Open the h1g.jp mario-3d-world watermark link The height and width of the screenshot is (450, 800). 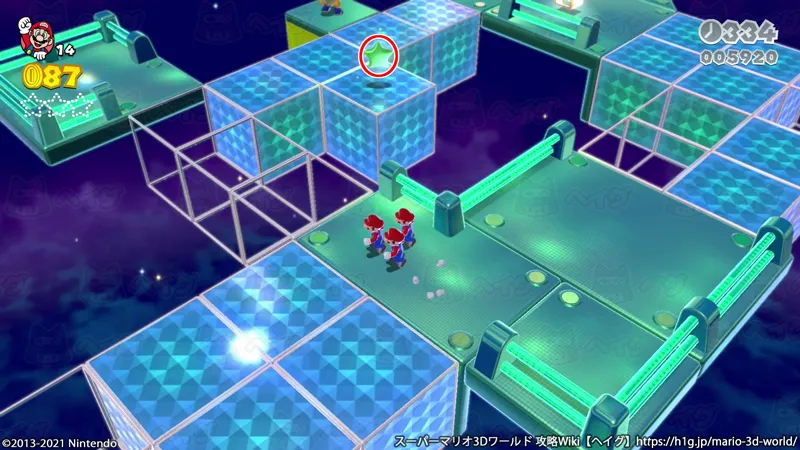tap(717, 440)
